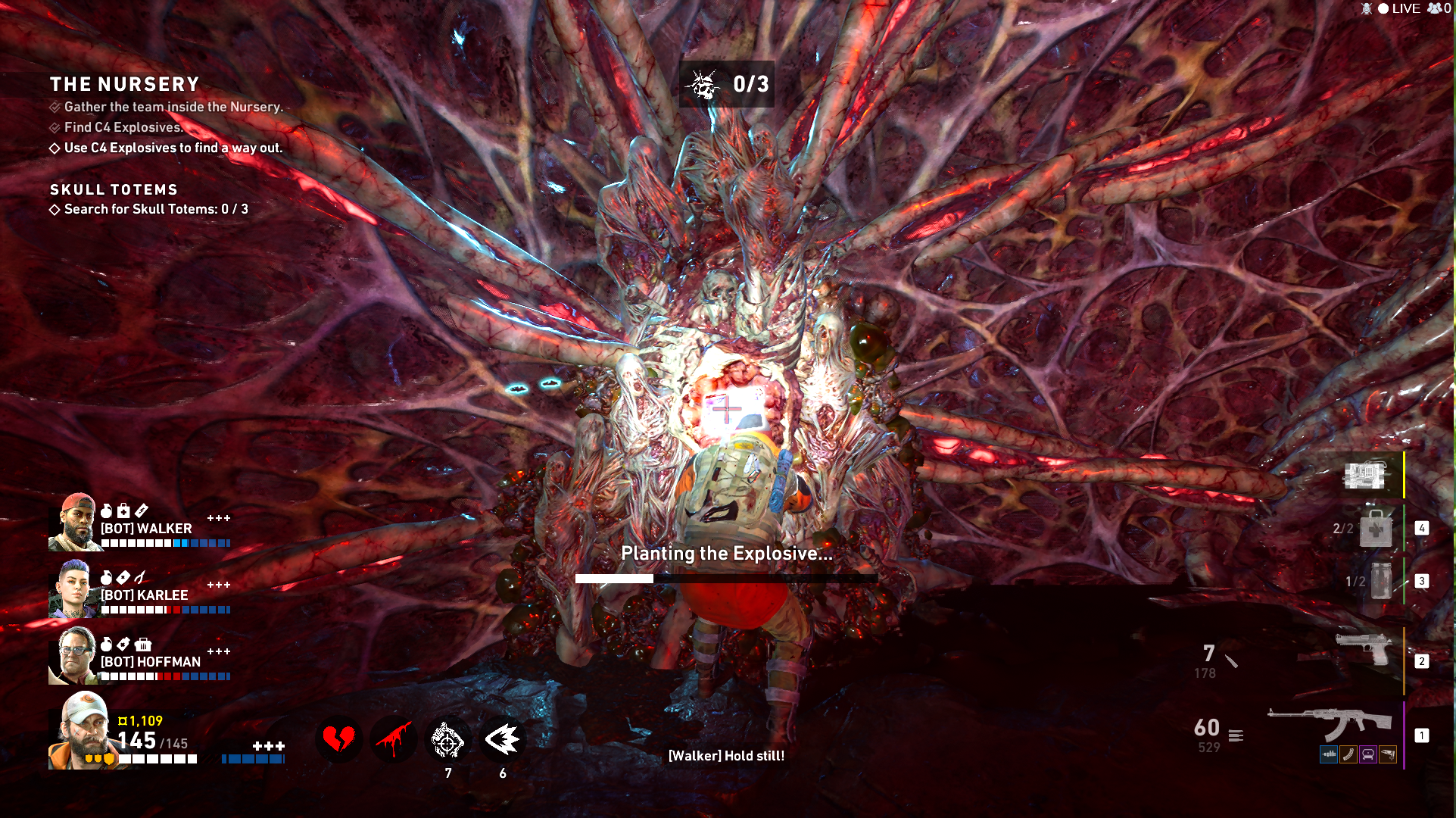Click the broken heart trauma status icon
The height and width of the screenshot is (818, 1456).
point(339,738)
